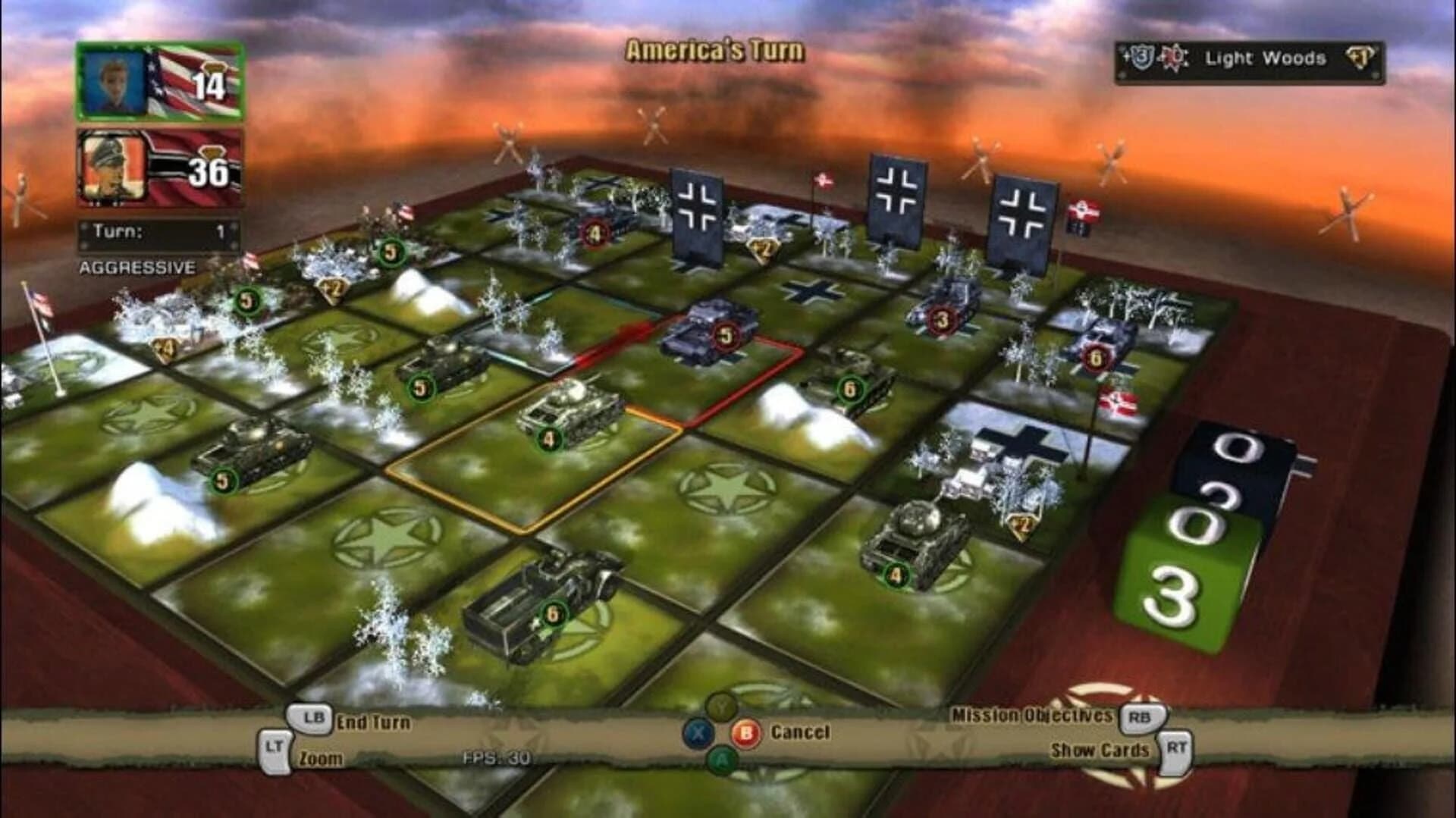The height and width of the screenshot is (818, 1456).
Task: Click the +2 prestige star token near church
Action: 1022,525
